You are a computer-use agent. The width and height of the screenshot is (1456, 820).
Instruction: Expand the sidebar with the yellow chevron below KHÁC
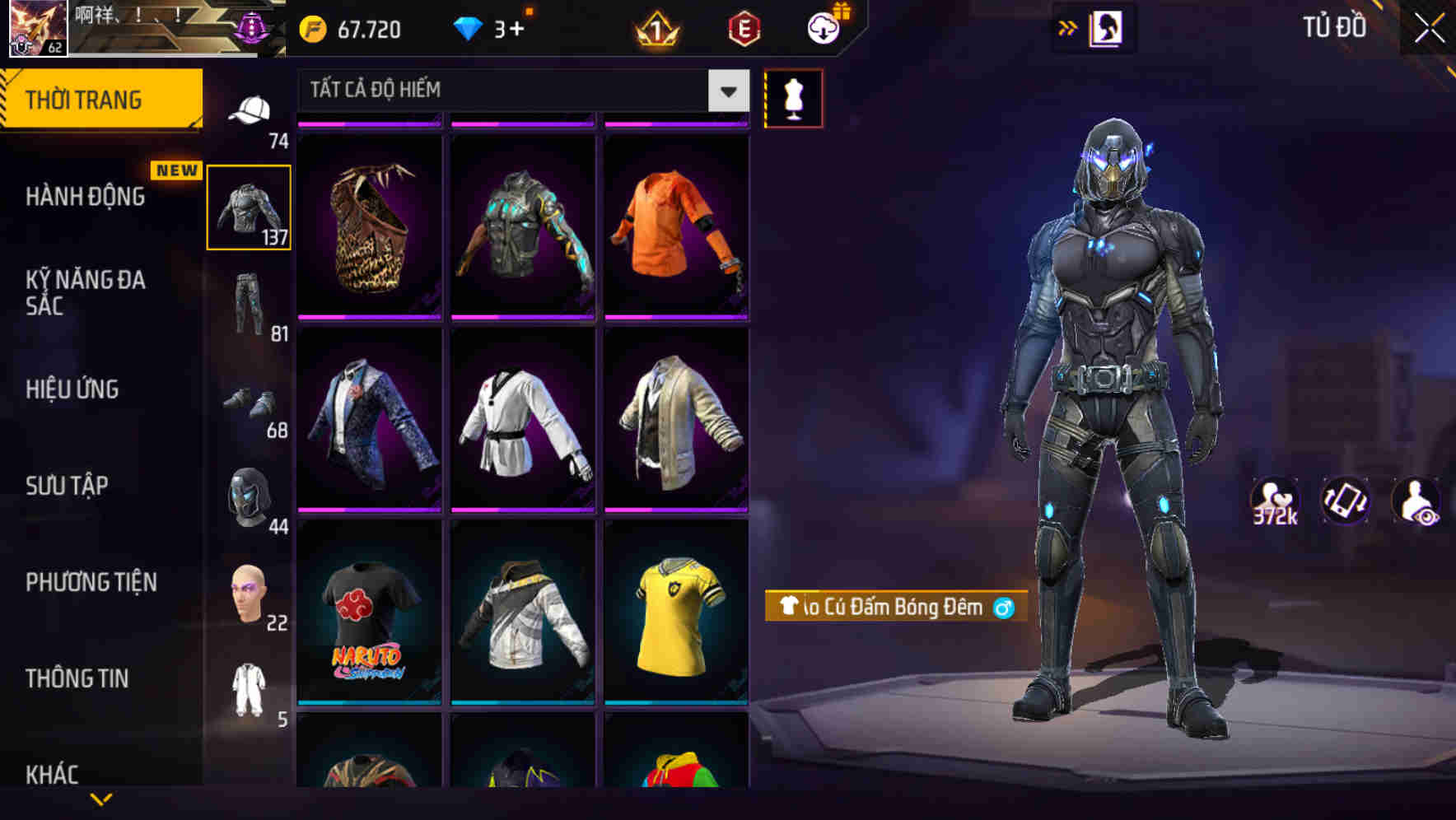tap(103, 800)
